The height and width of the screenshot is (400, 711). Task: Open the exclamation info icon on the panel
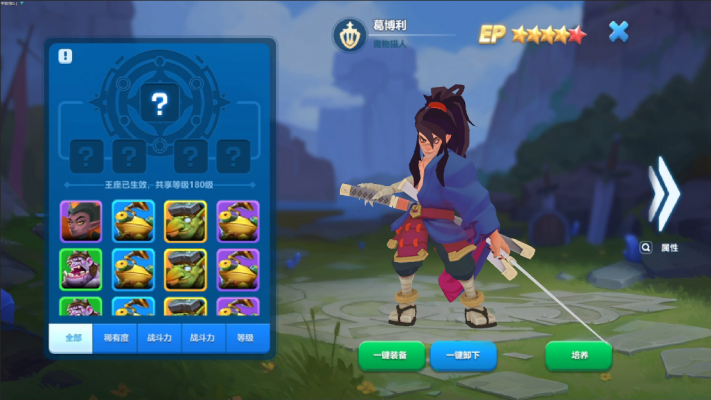point(65,57)
